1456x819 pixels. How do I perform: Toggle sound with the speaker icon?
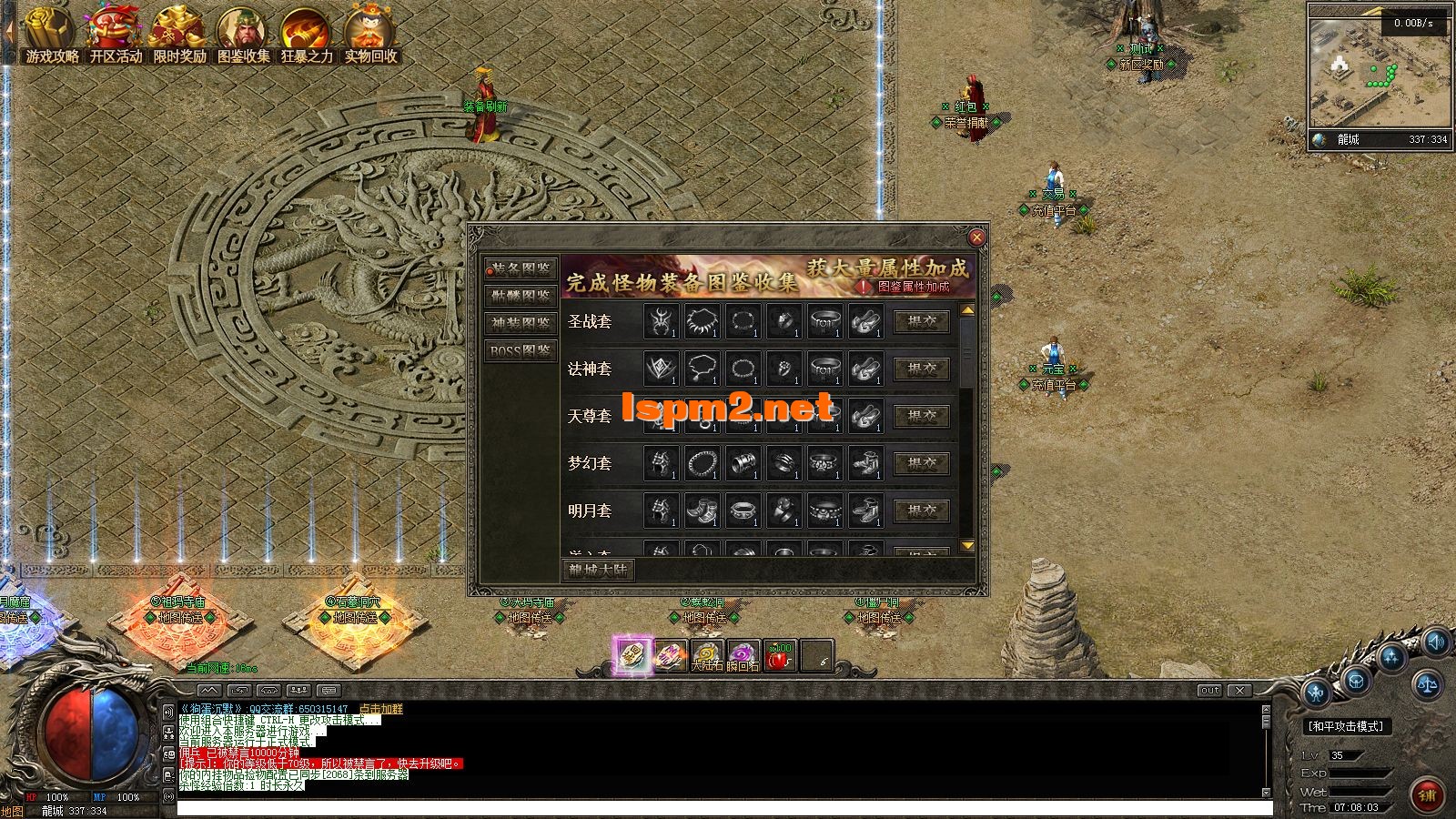pos(1437,642)
